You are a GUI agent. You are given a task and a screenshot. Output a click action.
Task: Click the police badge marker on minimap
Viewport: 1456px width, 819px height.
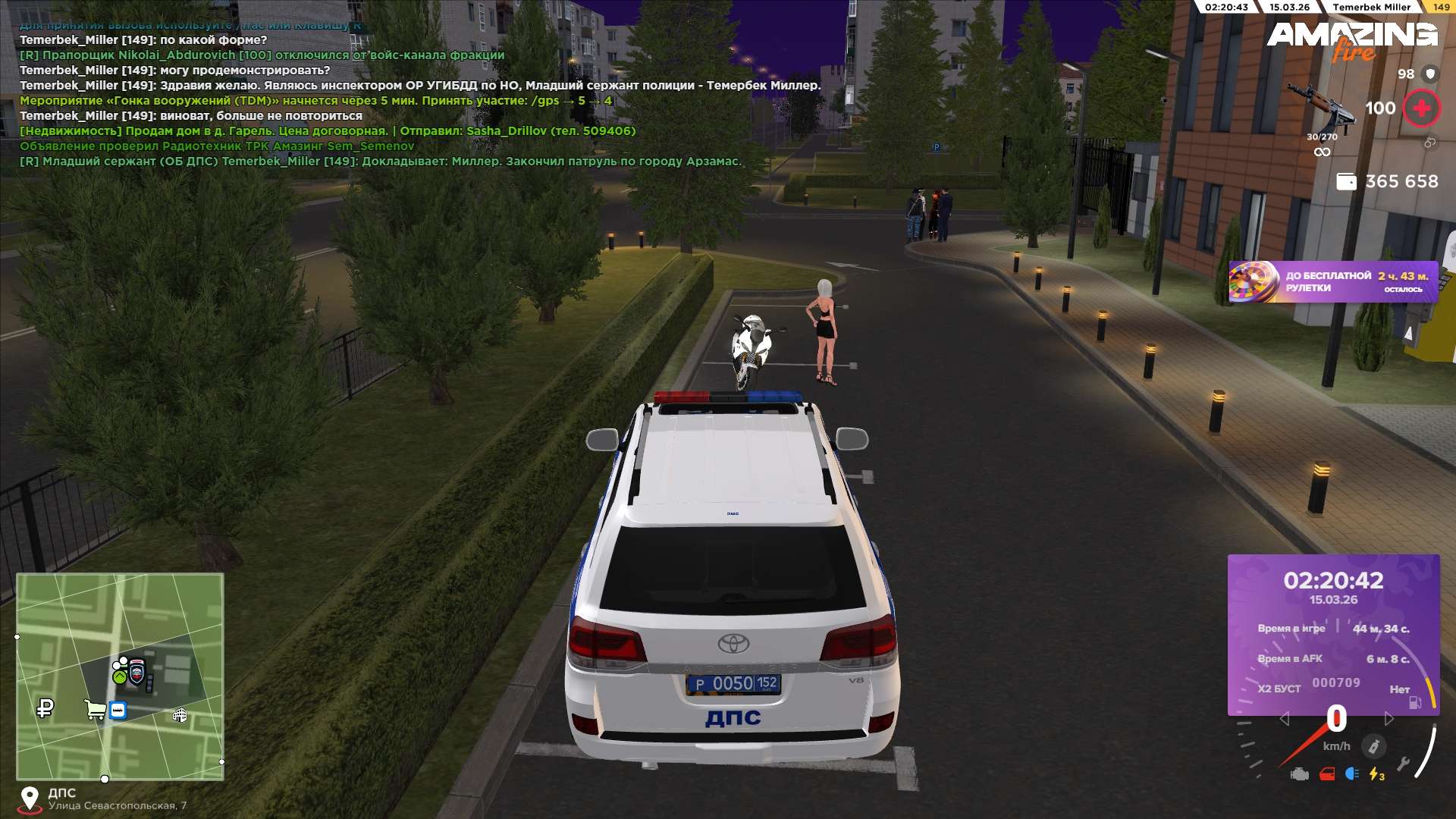click(137, 671)
